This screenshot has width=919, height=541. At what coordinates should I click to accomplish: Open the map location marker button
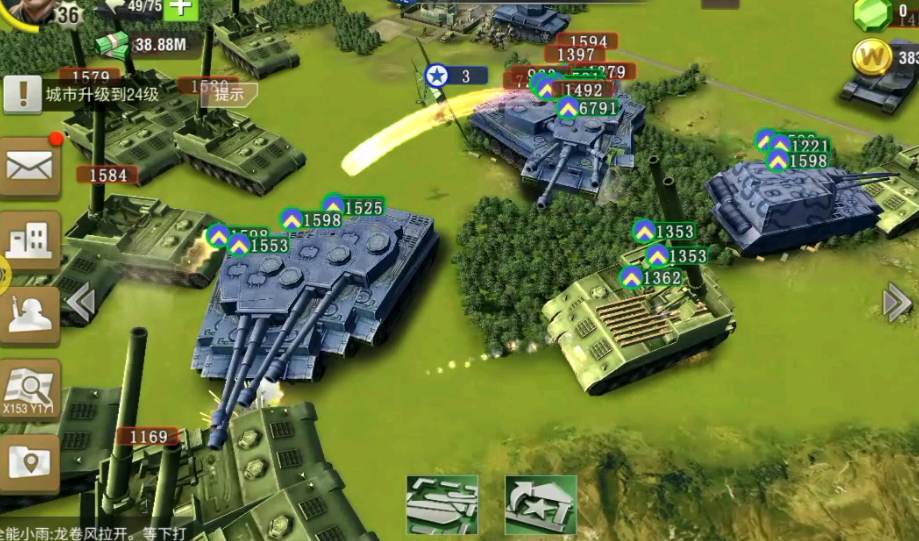click(29, 462)
